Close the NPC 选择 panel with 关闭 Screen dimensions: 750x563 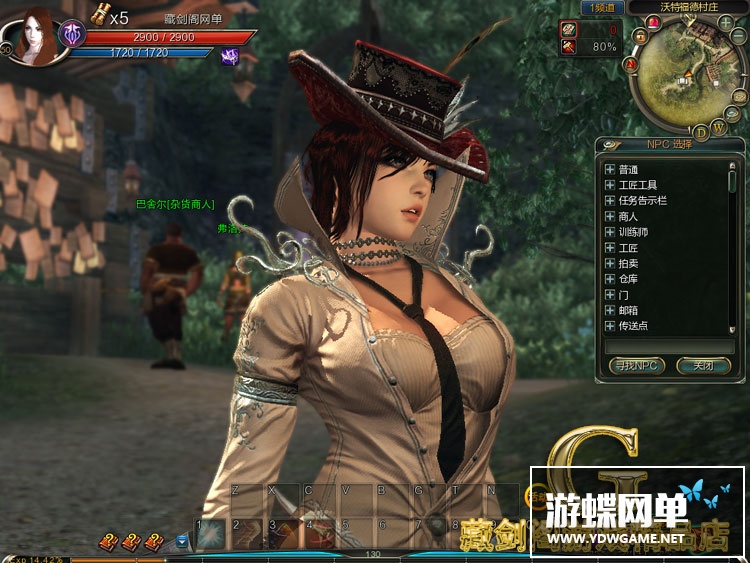point(704,366)
